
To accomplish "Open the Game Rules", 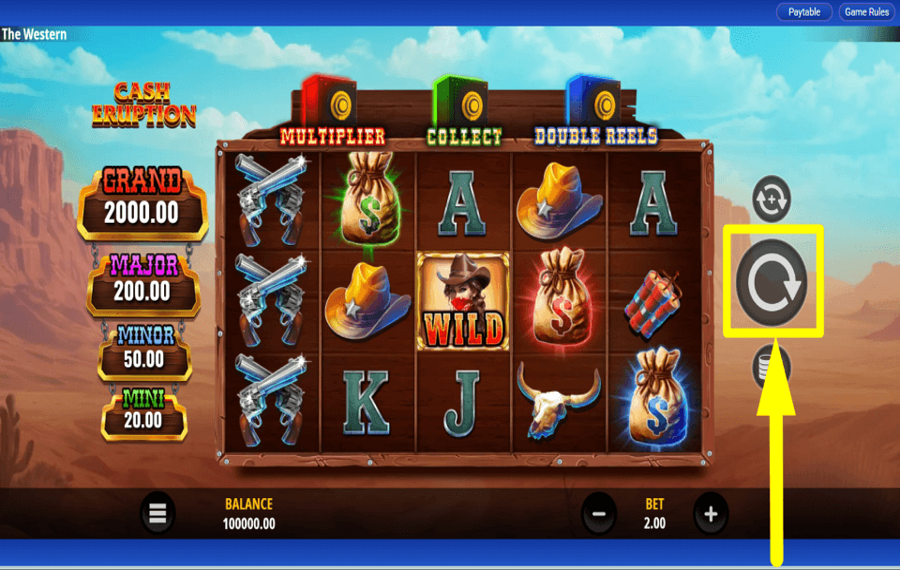I will pyautogui.click(x=866, y=12).
